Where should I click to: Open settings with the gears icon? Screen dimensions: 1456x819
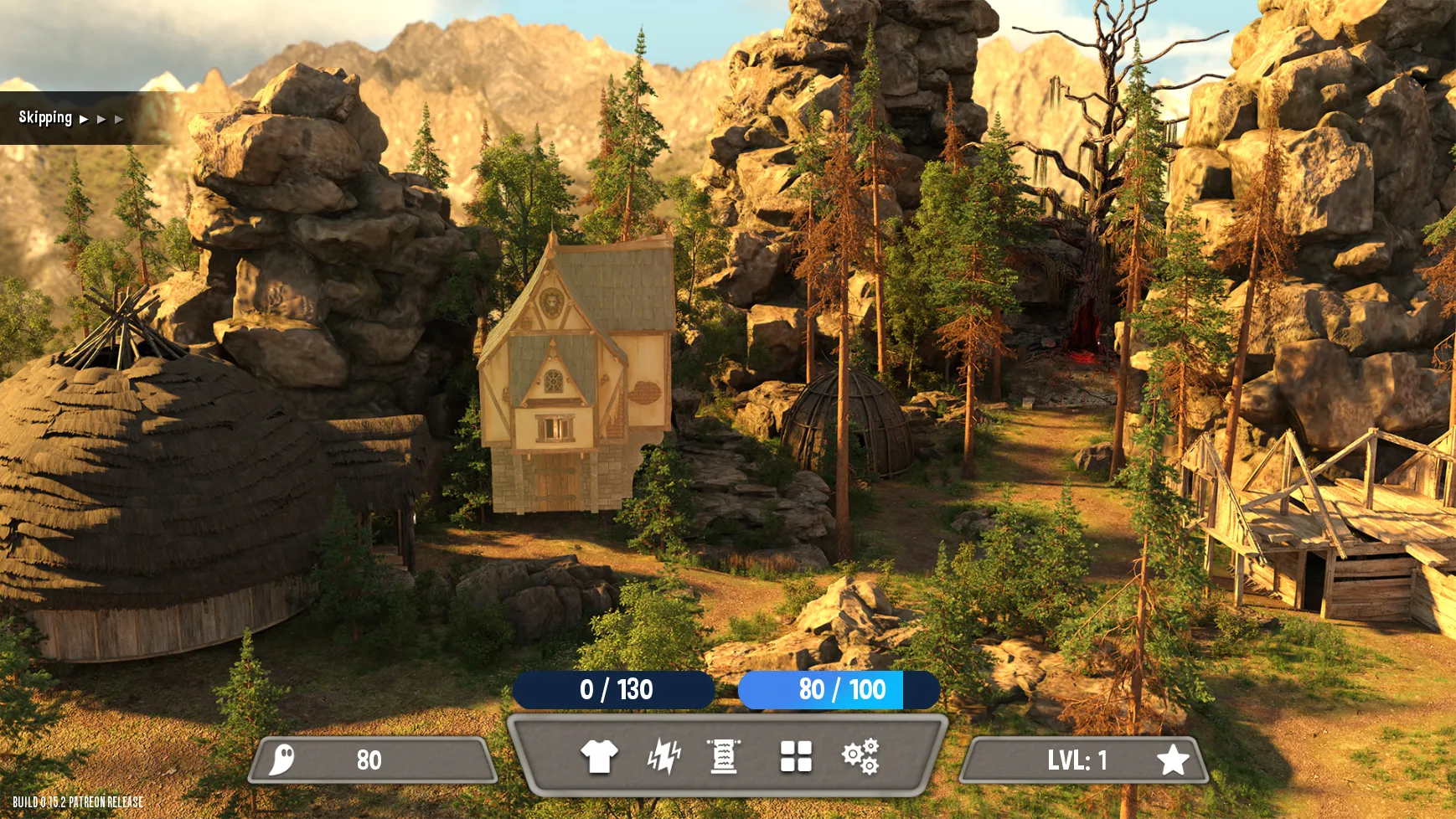[x=860, y=756]
